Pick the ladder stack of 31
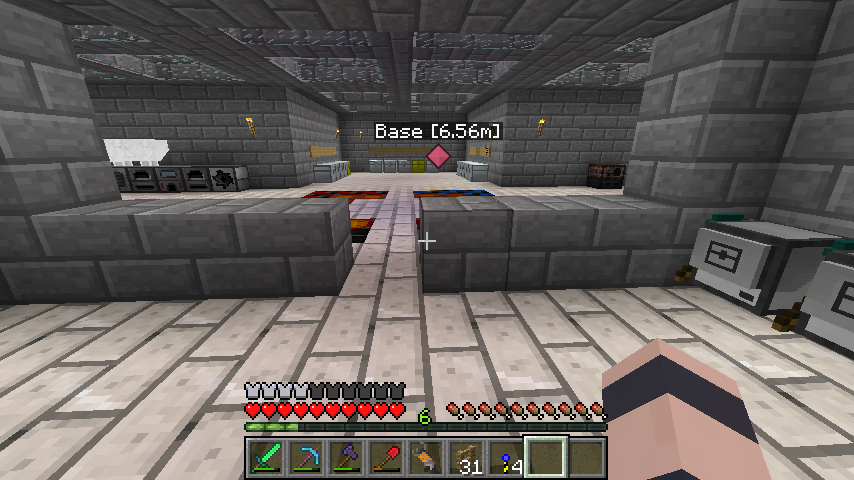The image size is (854, 480). tap(465, 458)
